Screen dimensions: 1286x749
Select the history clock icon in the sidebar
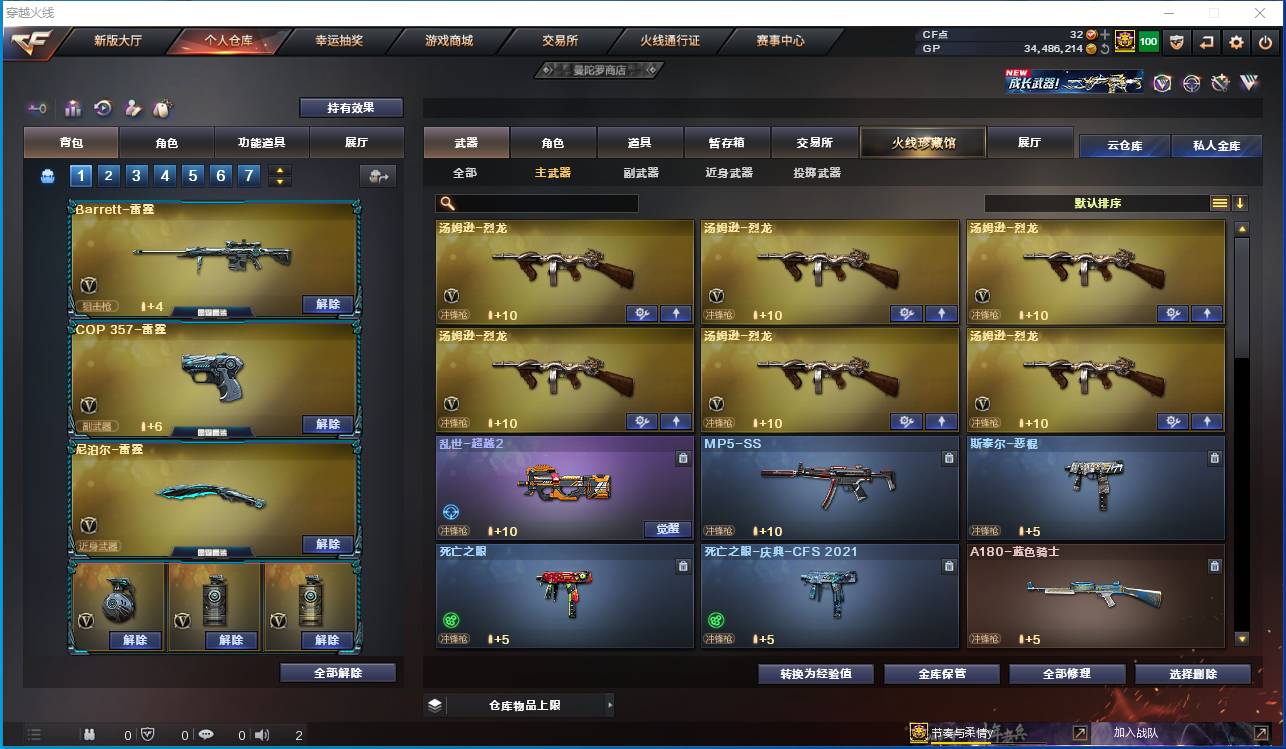[101, 108]
